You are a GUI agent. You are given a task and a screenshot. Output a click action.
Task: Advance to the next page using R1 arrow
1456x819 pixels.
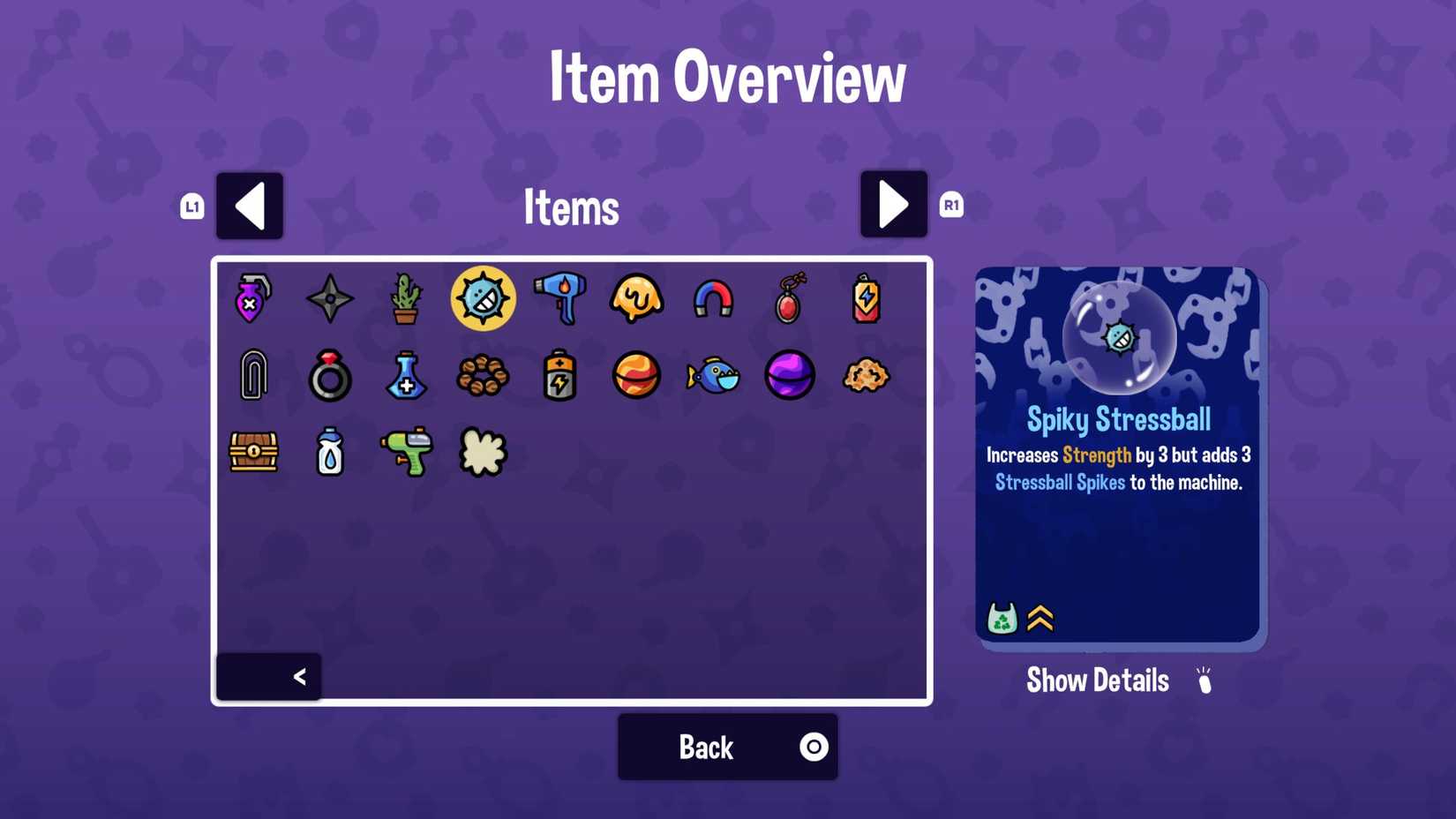tap(893, 205)
